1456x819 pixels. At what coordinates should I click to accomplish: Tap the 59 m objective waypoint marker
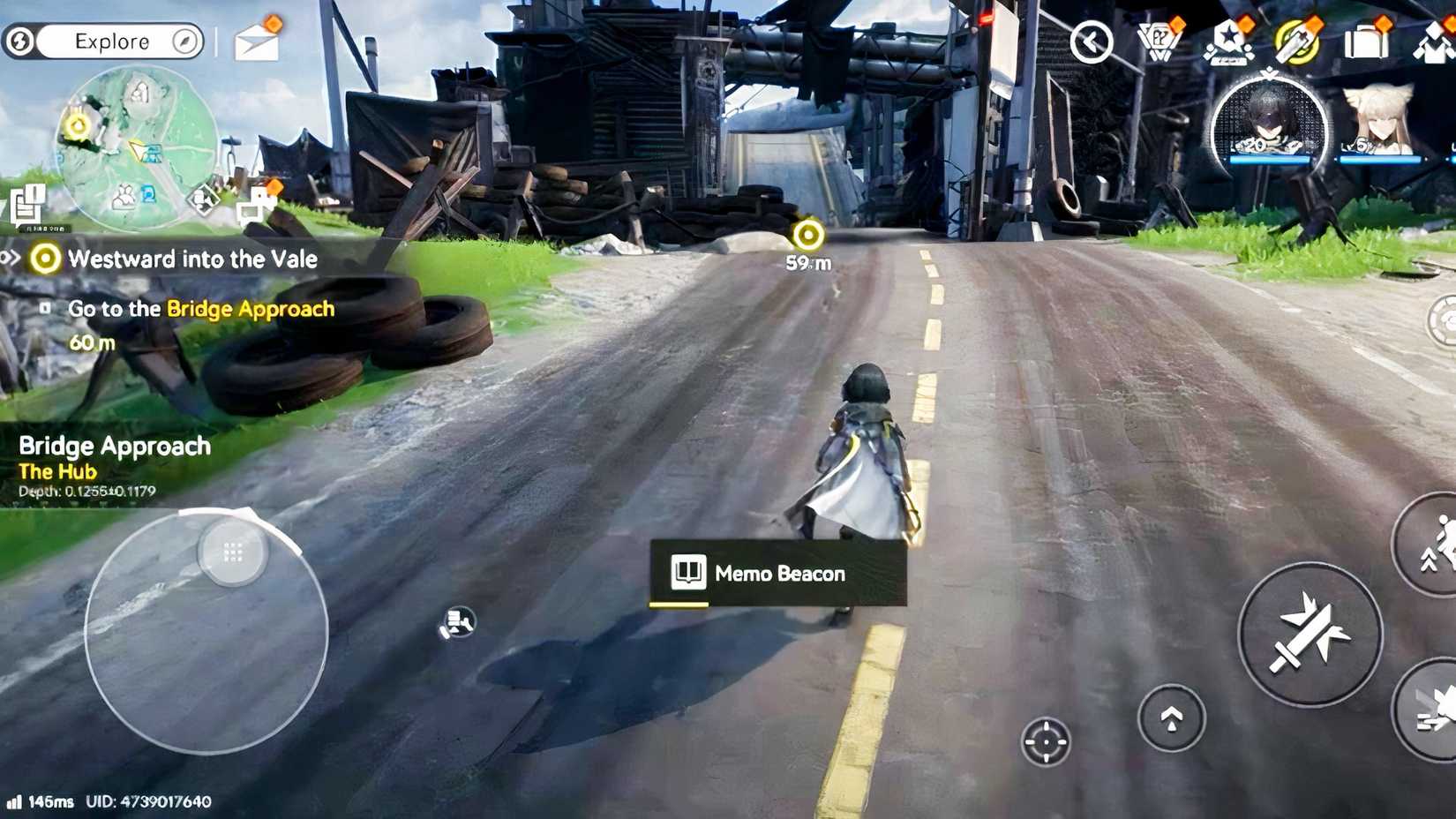(x=807, y=235)
